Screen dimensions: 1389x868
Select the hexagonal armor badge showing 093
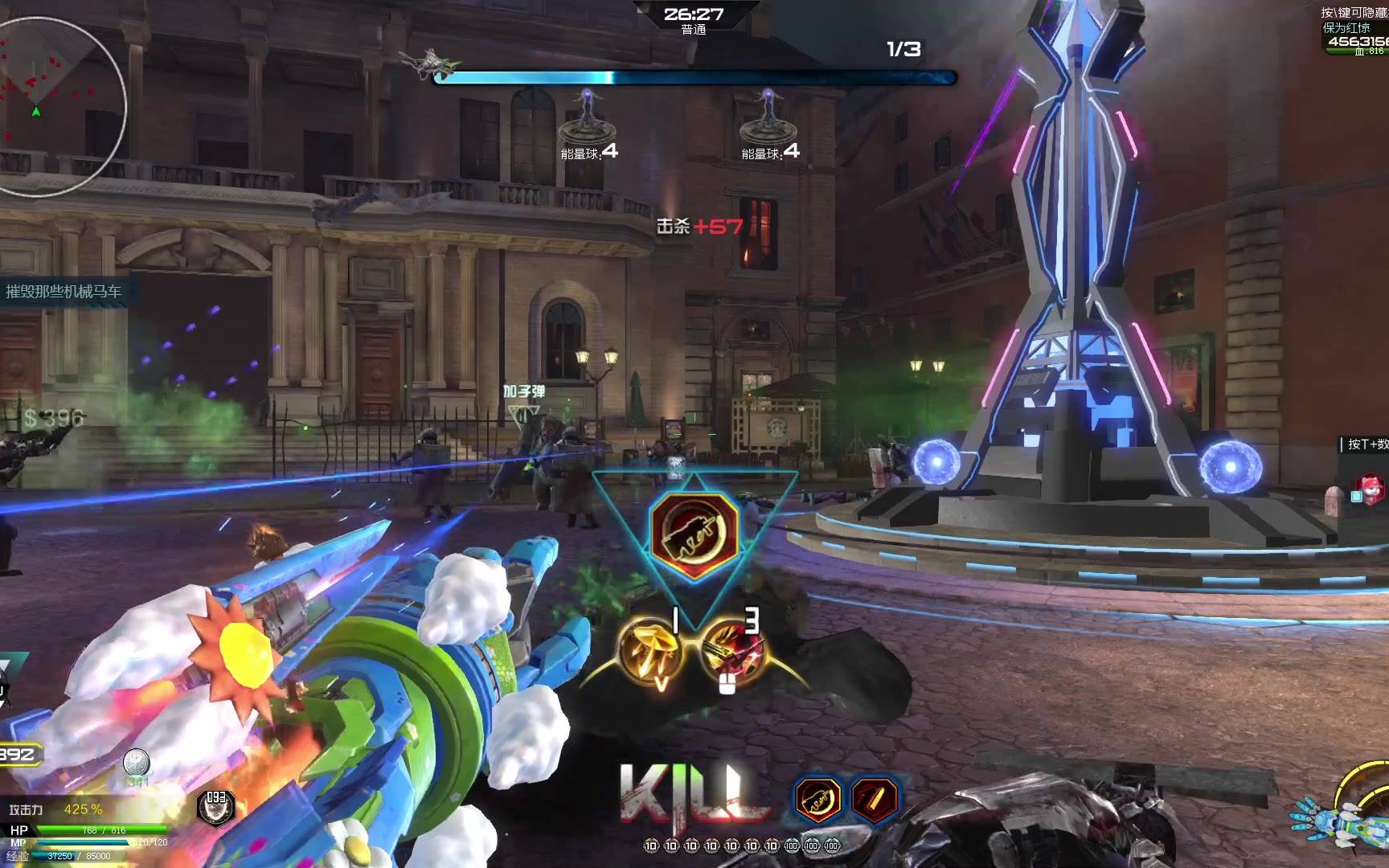pyautogui.click(x=216, y=807)
